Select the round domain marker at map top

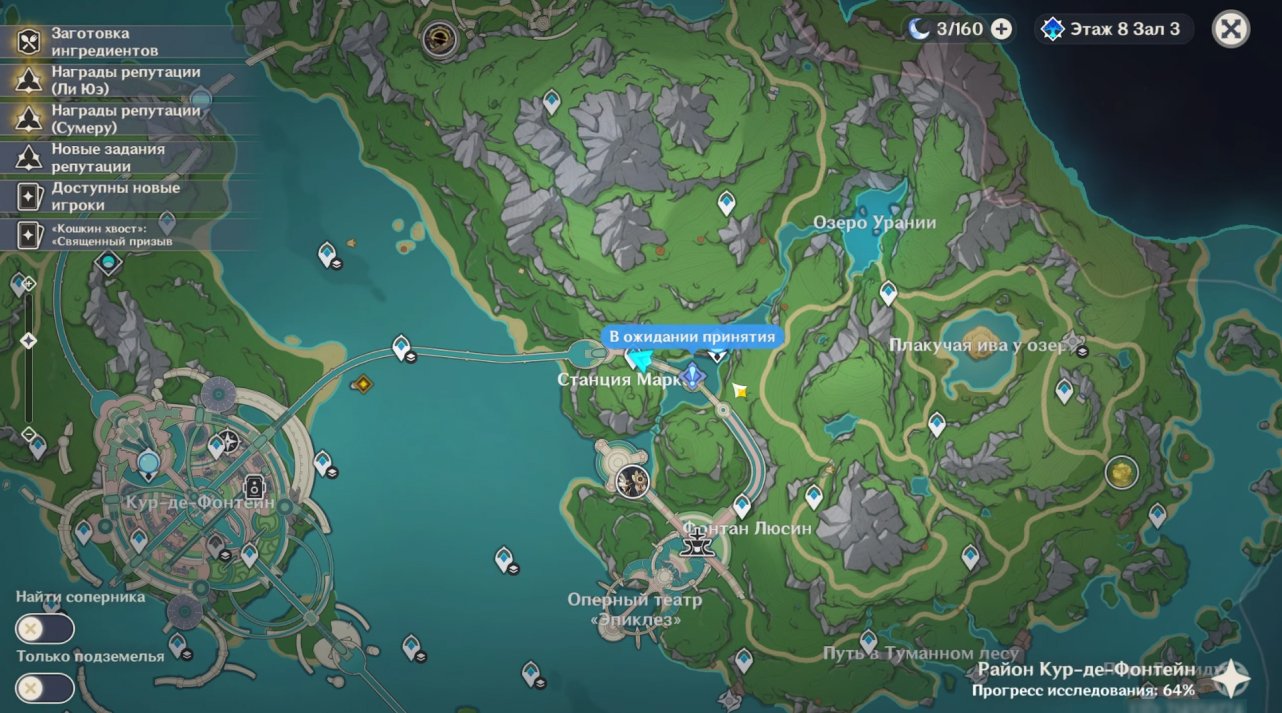pyautogui.click(x=438, y=39)
